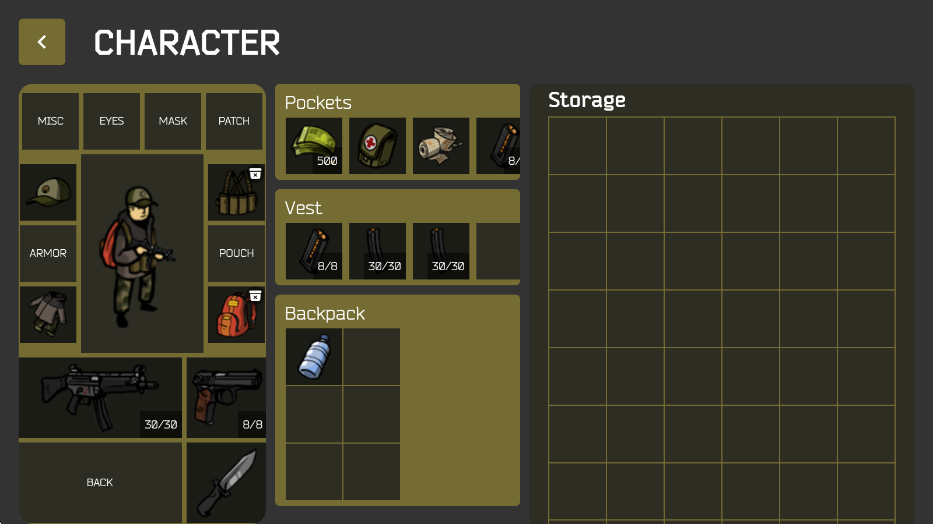Select the 8/8 pistol magazine in Vest

314,251
